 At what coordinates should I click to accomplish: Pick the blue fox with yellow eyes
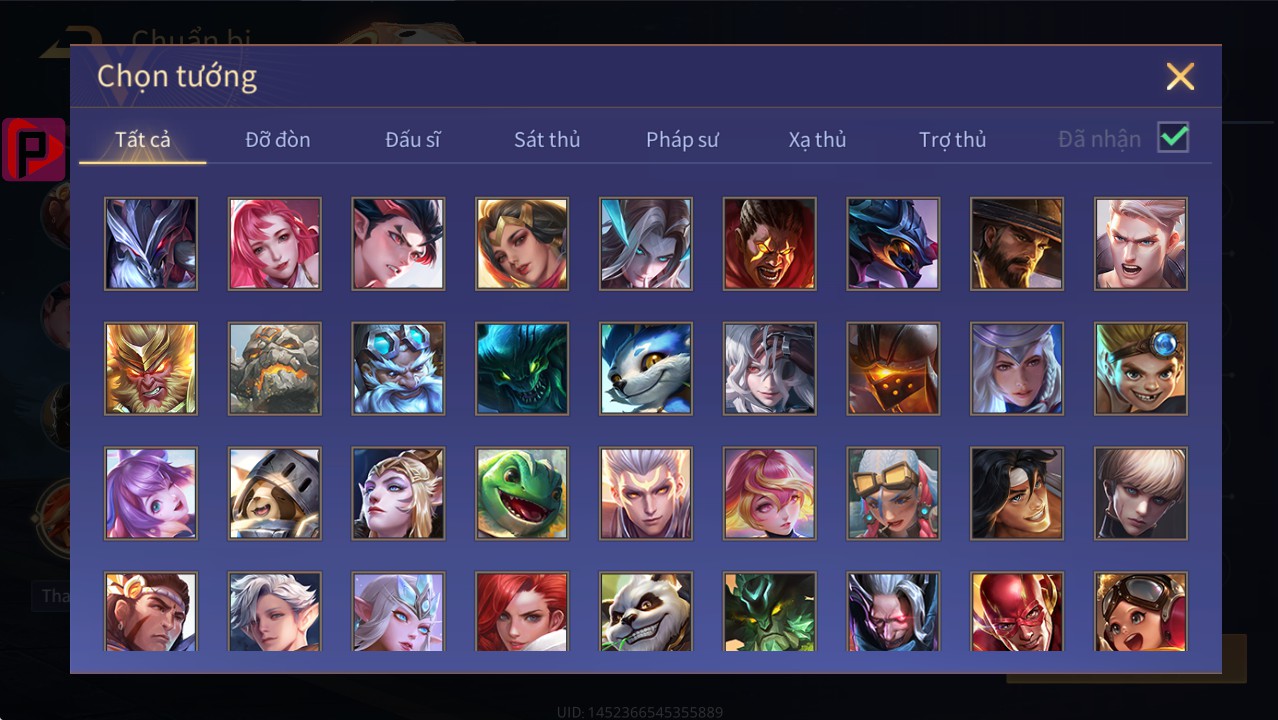[646, 368]
